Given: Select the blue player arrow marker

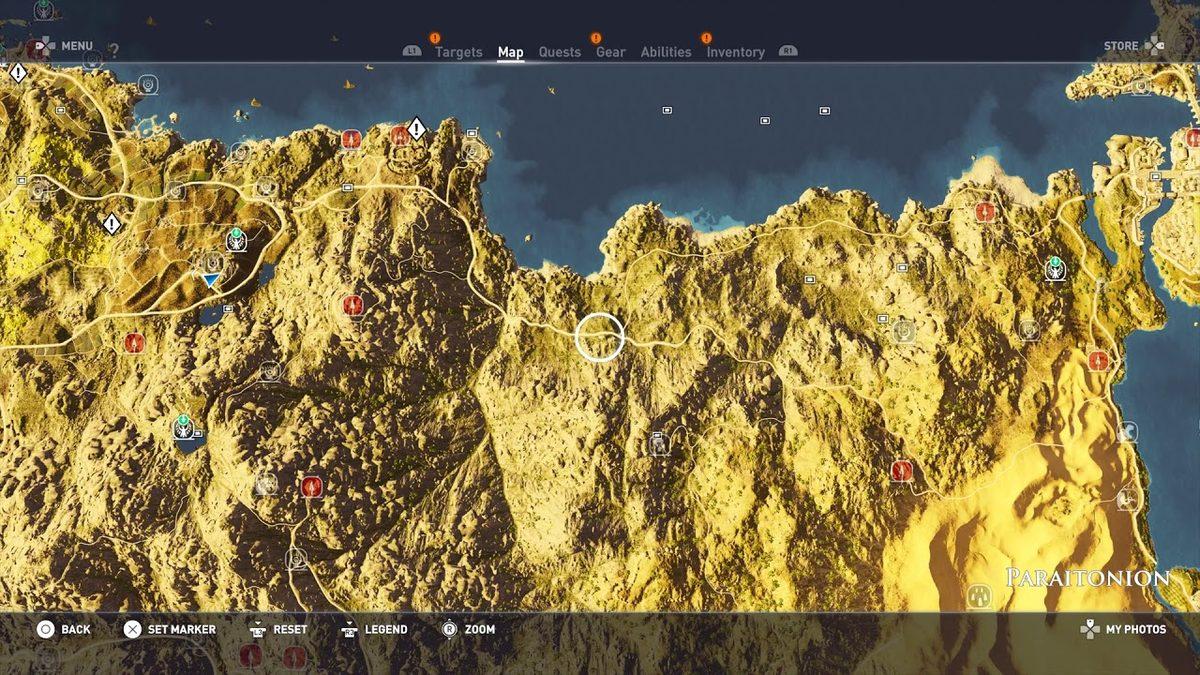Looking at the screenshot, I should (x=209, y=281).
